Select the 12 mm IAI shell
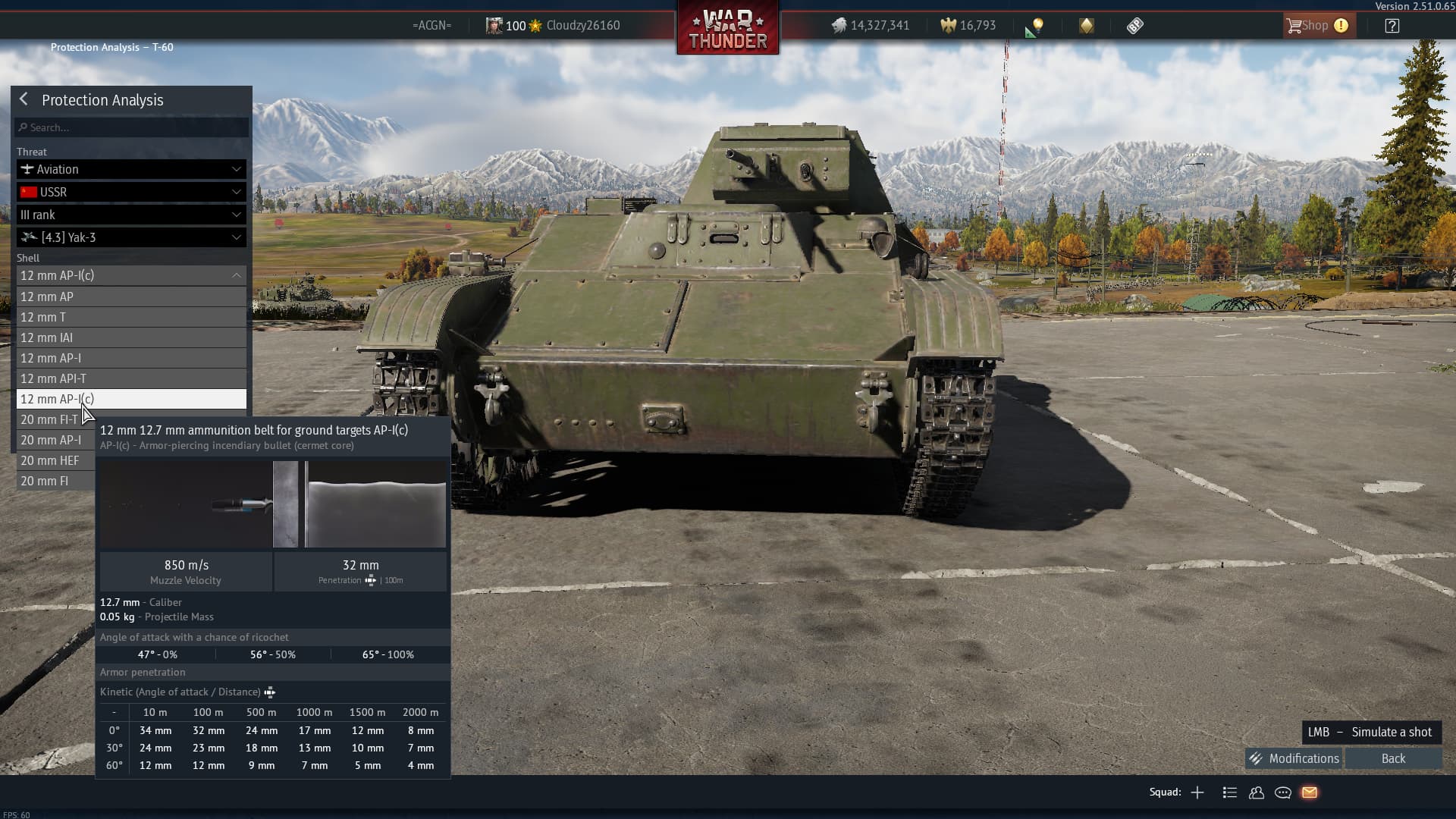The height and width of the screenshot is (819, 1456). 131,337
